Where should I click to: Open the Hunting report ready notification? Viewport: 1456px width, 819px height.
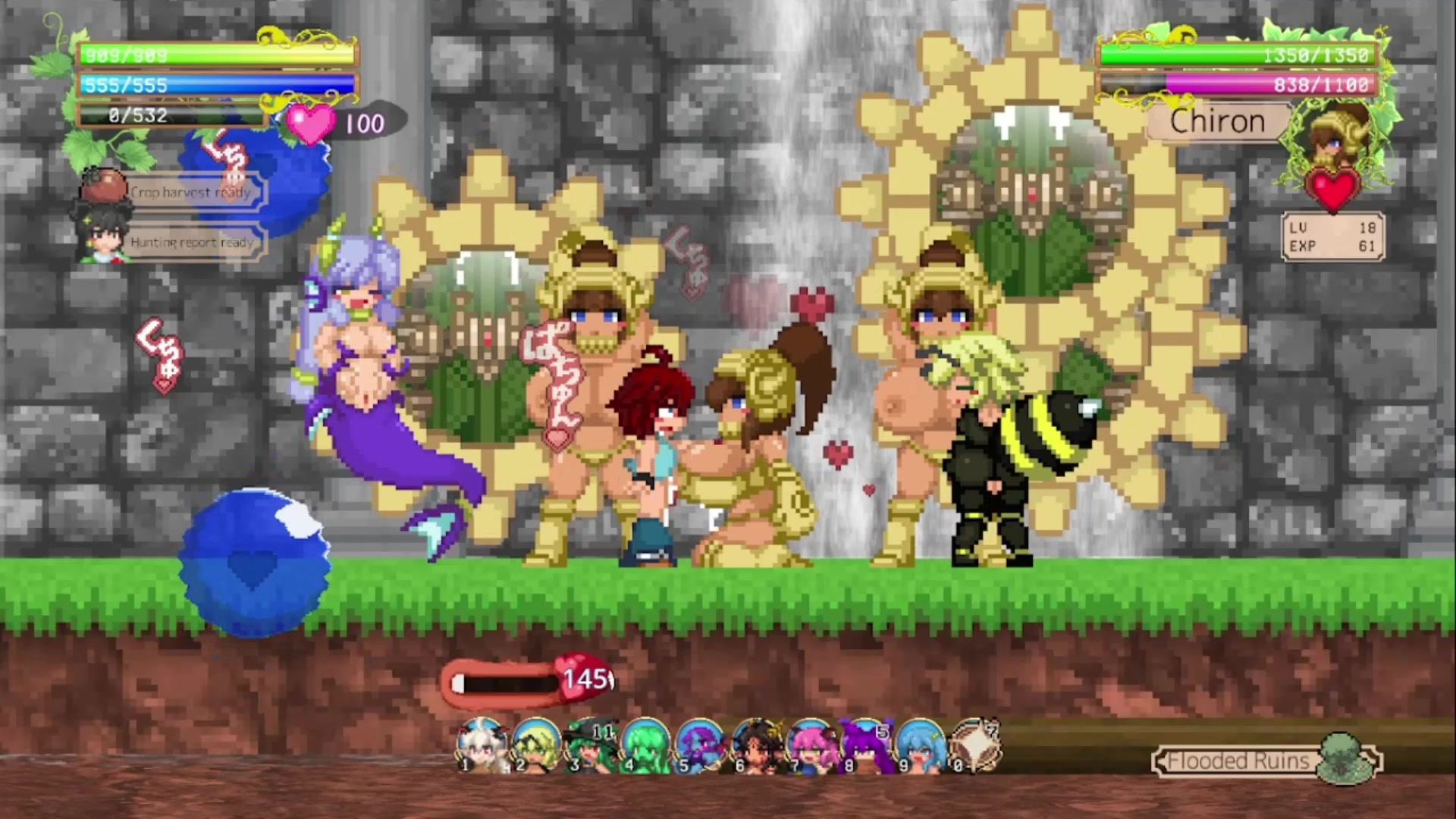(x=192, y=243)
